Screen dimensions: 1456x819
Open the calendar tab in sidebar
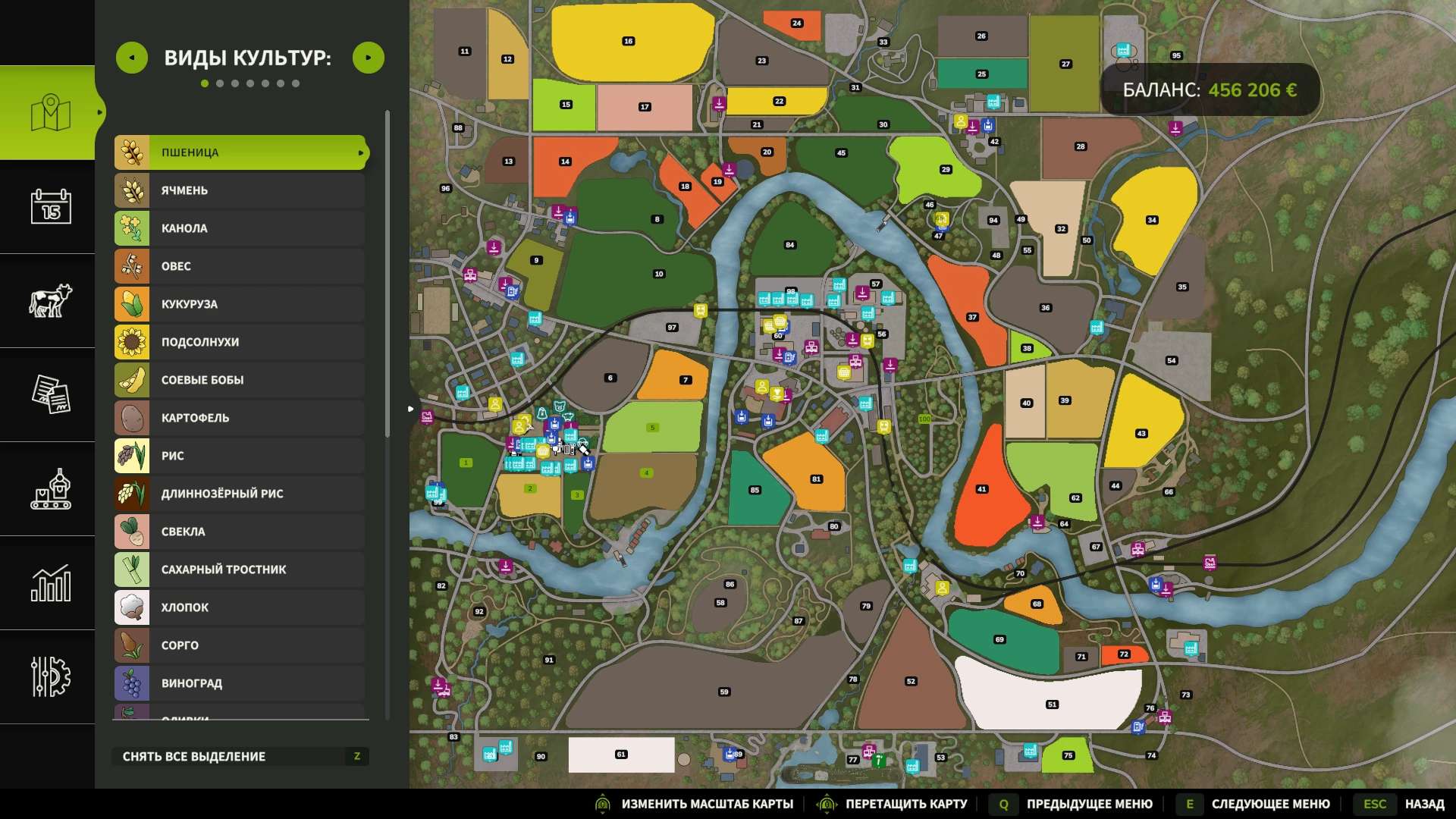(x=50, y=206)
